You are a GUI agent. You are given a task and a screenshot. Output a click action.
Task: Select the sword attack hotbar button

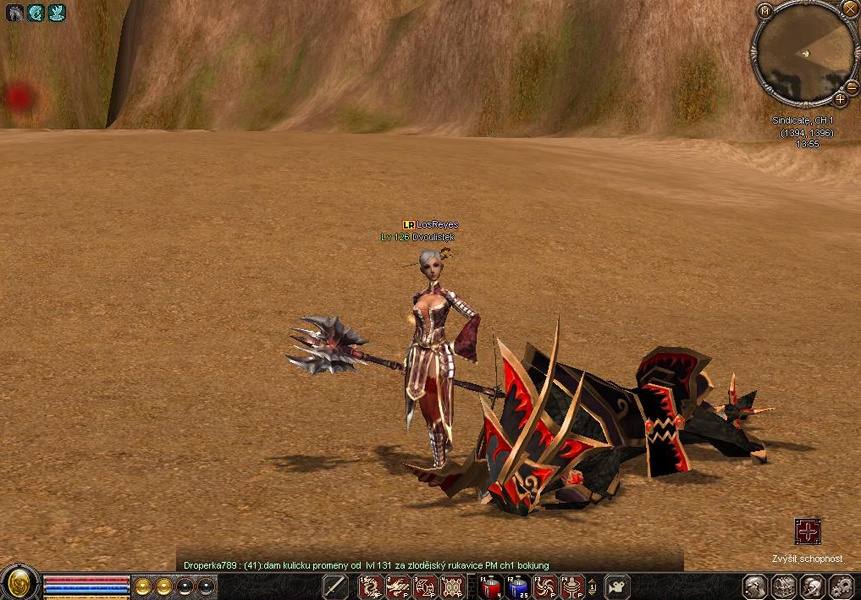pyautogui.click(x=334, y=587)
